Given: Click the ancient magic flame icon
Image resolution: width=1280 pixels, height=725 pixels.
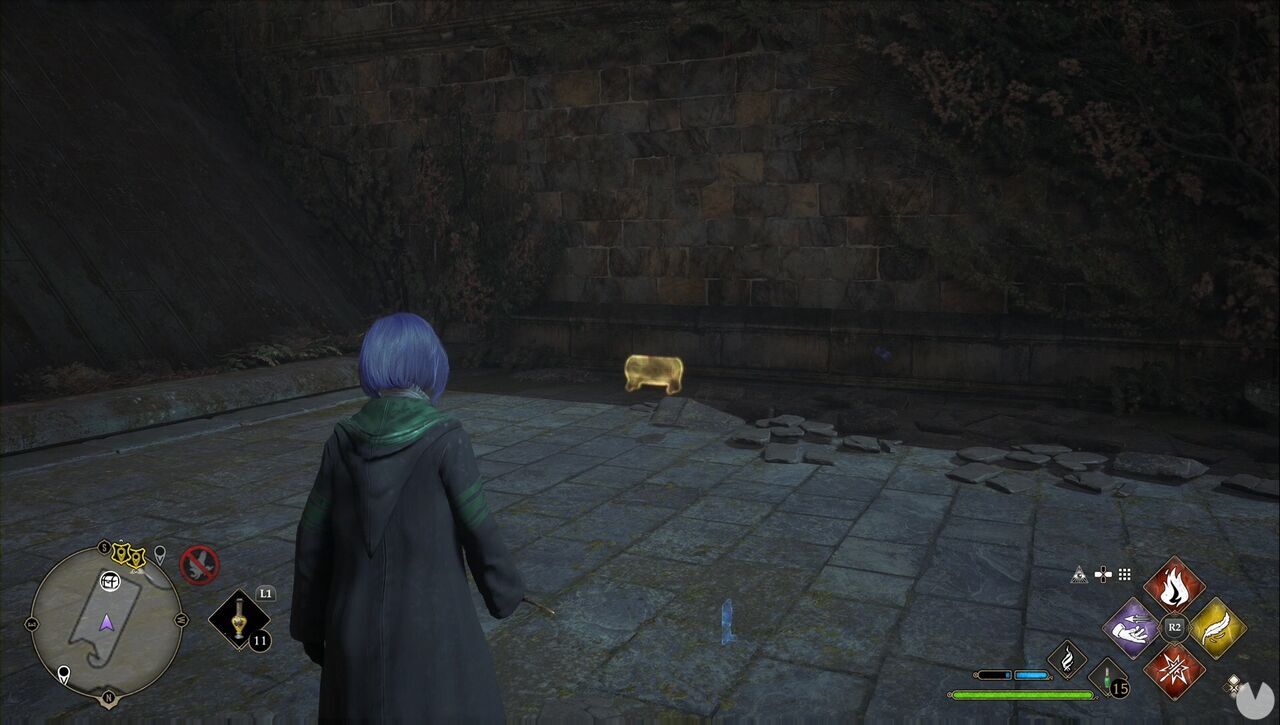Looking at the screenshot, I should click(x=1066, y=657).
